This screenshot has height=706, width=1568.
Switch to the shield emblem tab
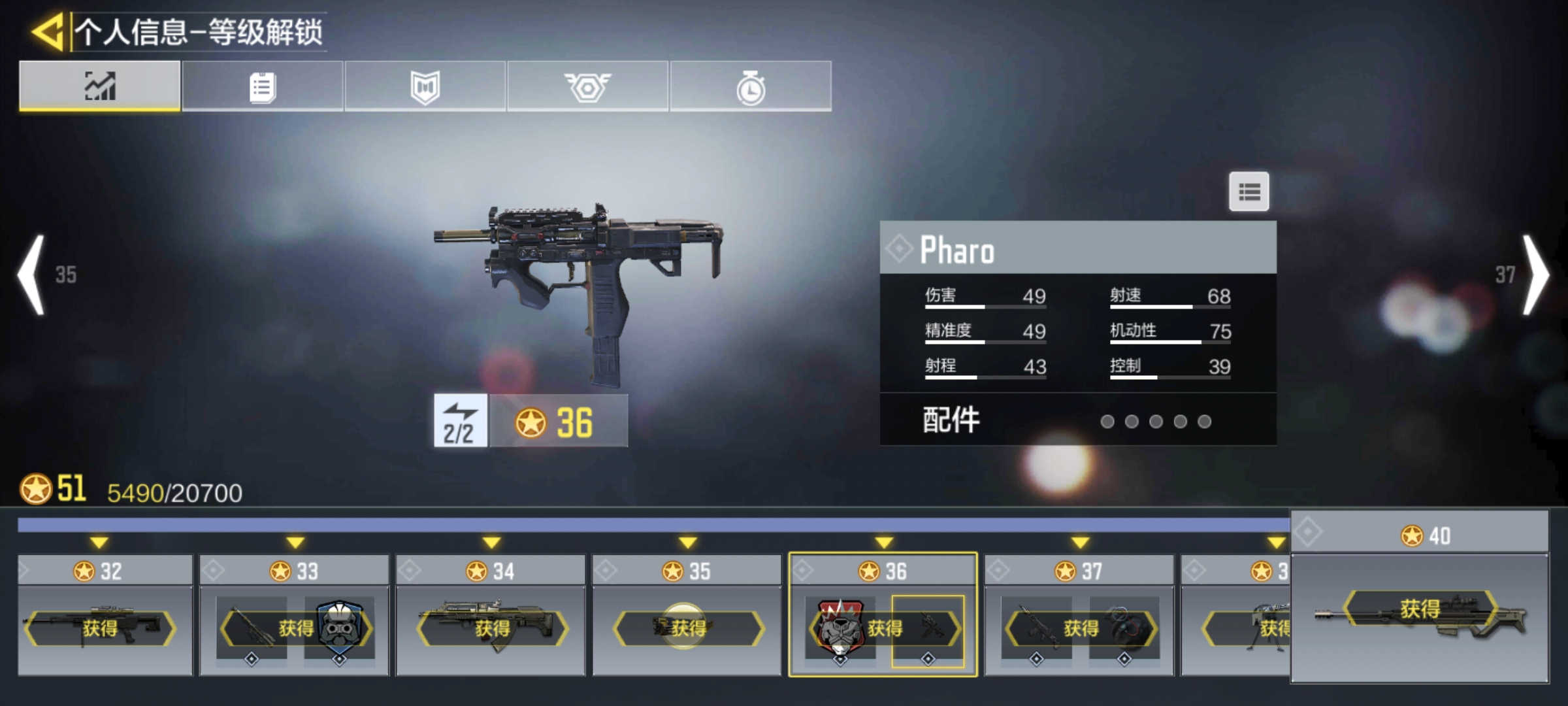click(x=425, y=86)
